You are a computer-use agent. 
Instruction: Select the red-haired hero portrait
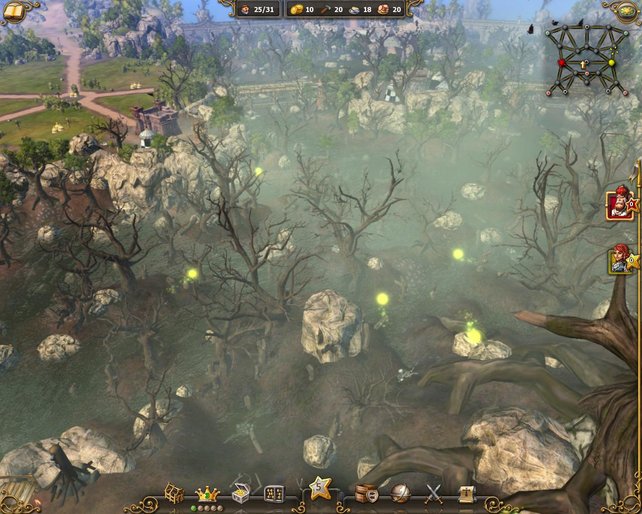pos(620,260)
